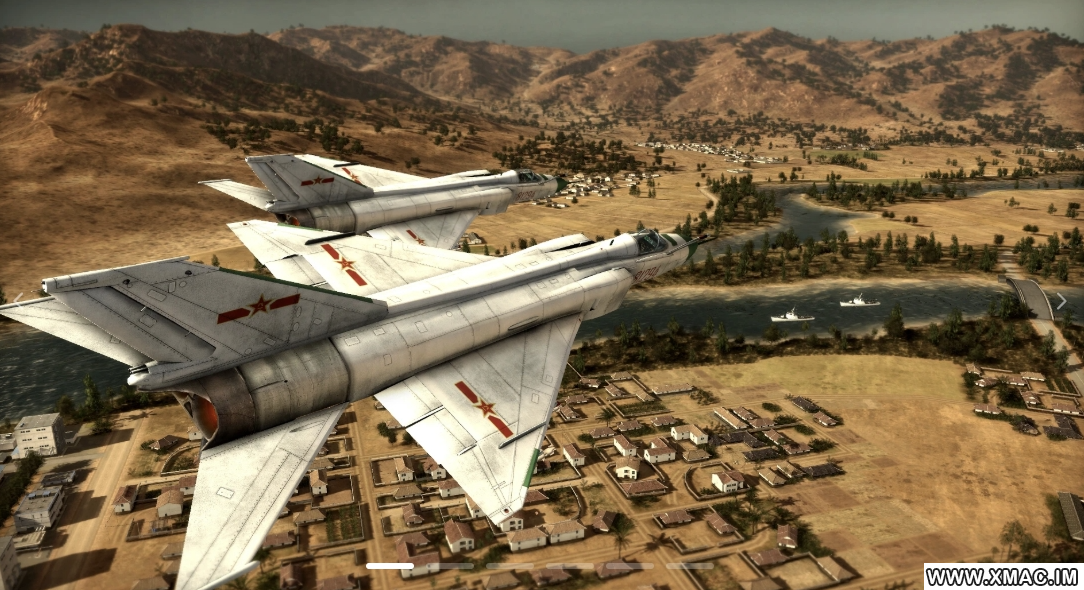This screenshot has width=1084, height=590.
Task: Select the highlighted first slide indicator
Action: point(390,566)
